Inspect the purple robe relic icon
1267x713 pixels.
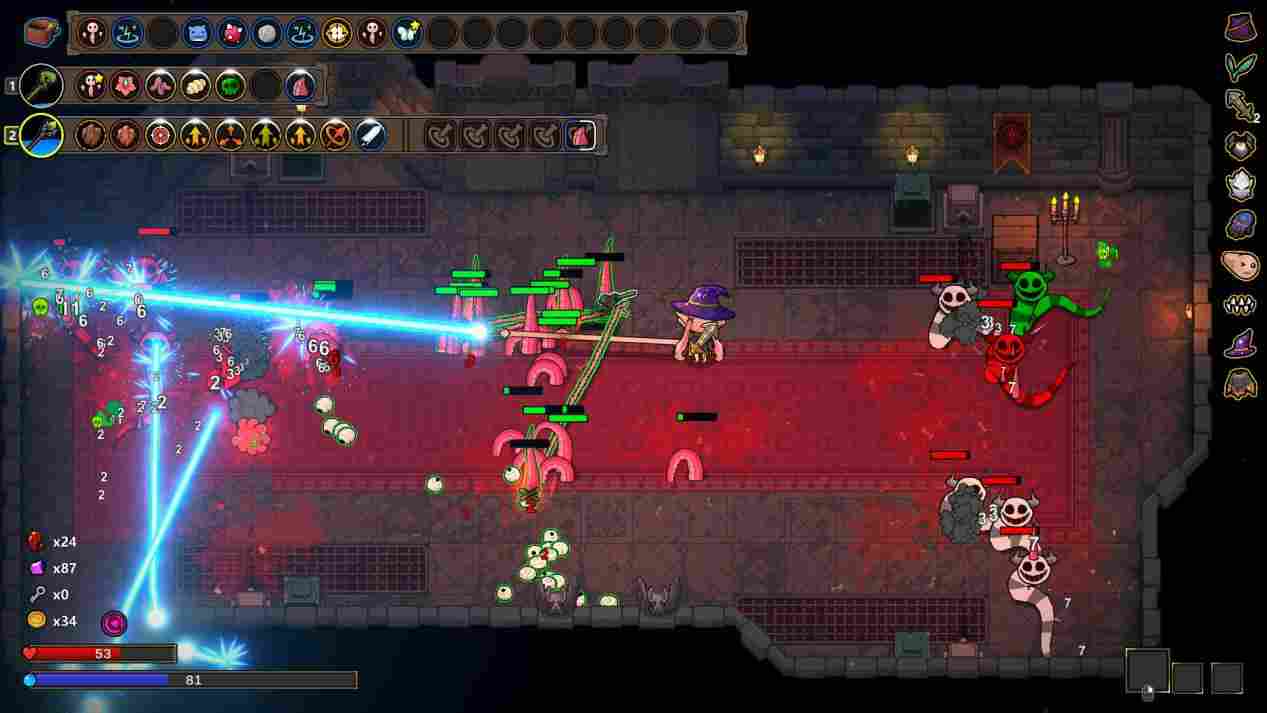[1241, 27]
